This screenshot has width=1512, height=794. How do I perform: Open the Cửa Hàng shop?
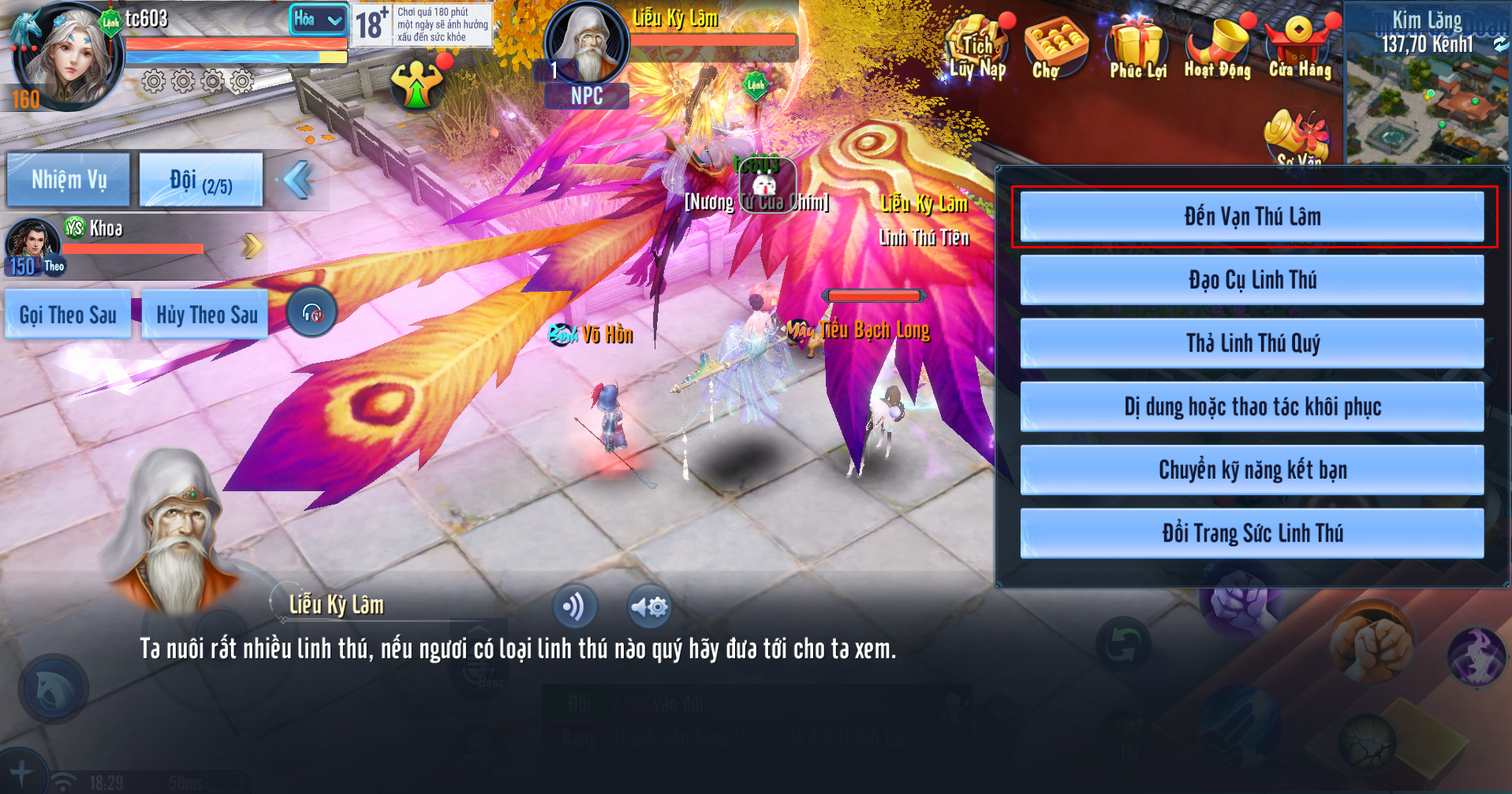pyautogui.click(x=1299, y=49)
